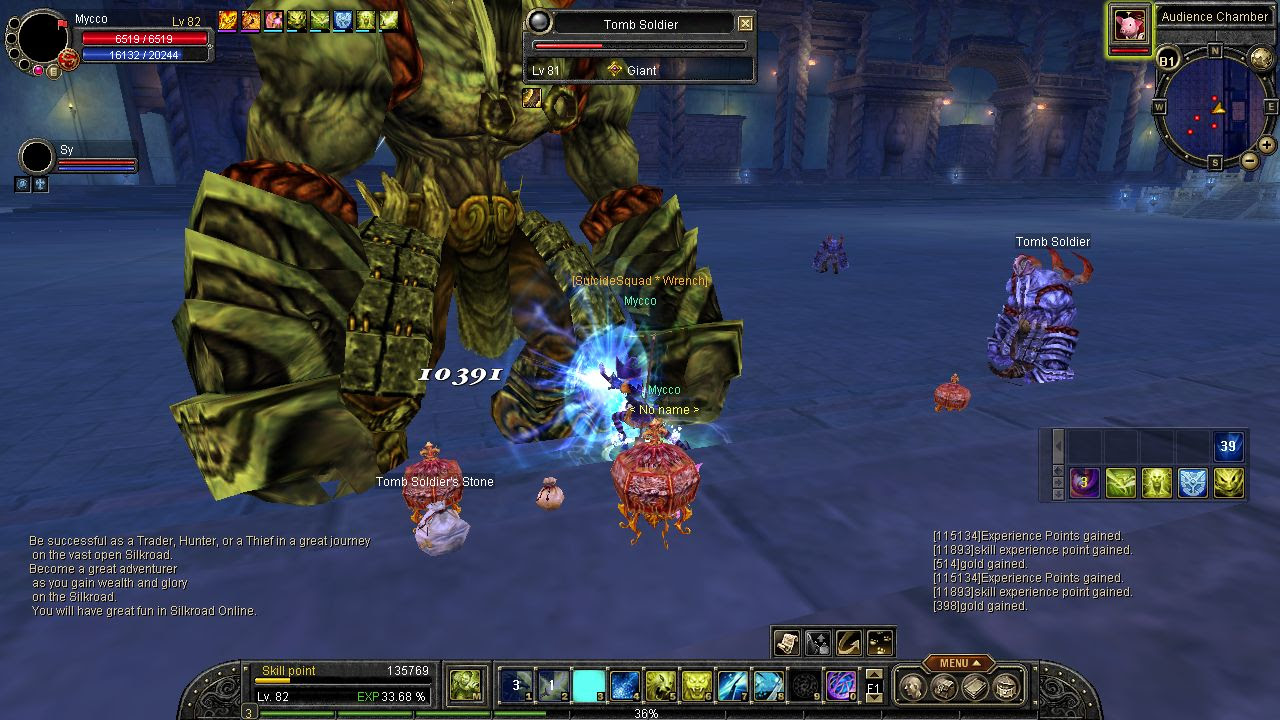This screenshot has height=720, width=1280.
Task: Select the pink pig pet portrait
Action: click(1130, 23)
